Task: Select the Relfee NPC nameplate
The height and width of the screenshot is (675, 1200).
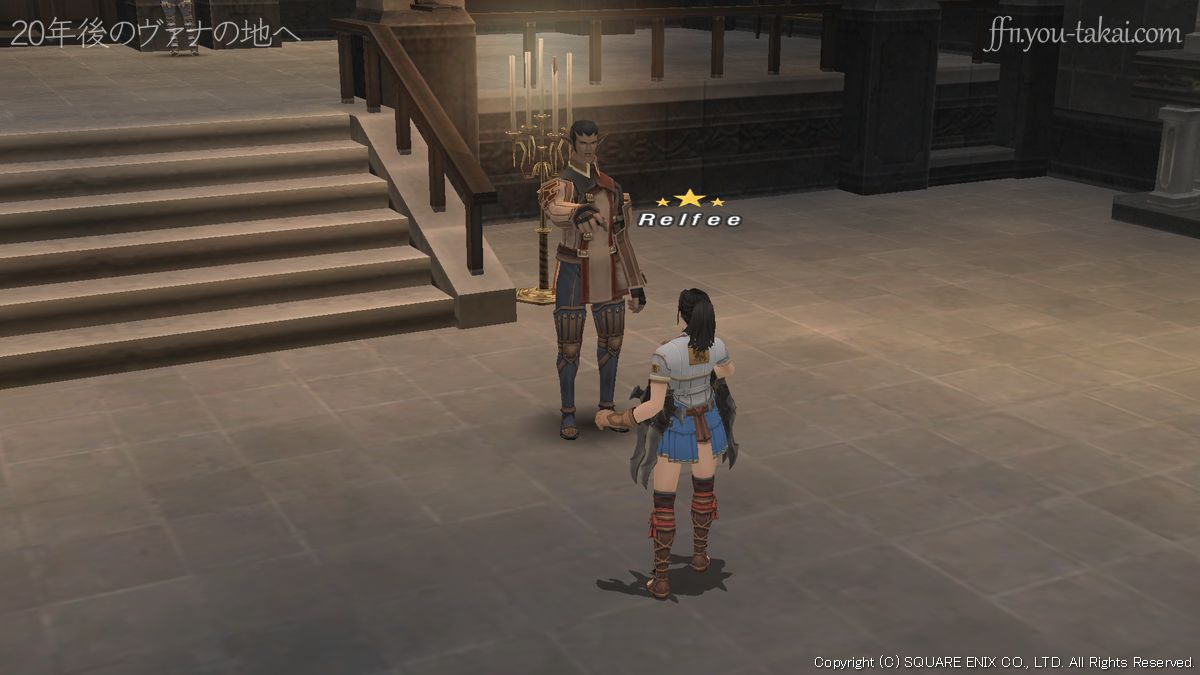Action: tap(690, 219)
